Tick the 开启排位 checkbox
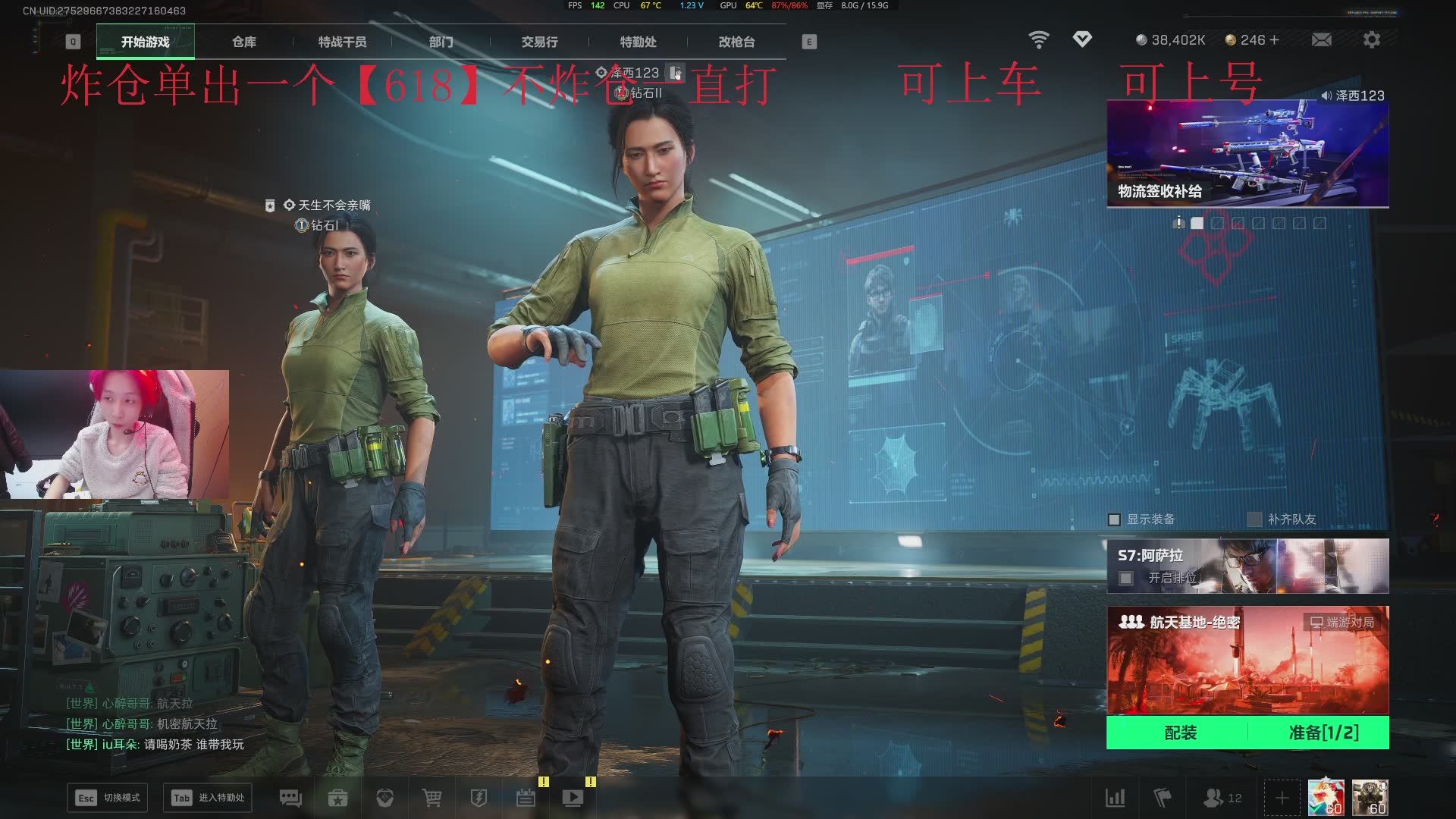Viewport: 1456px width, 819px height. 1126,579
